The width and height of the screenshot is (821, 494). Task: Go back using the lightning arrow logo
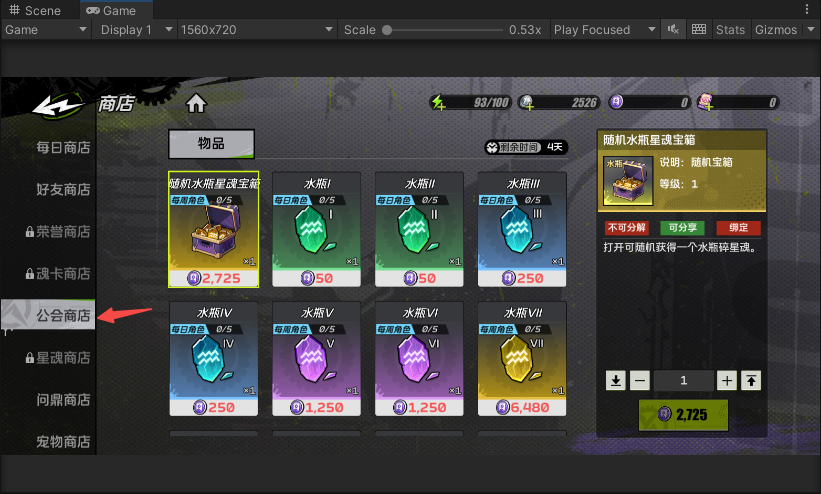click(58, 104)
